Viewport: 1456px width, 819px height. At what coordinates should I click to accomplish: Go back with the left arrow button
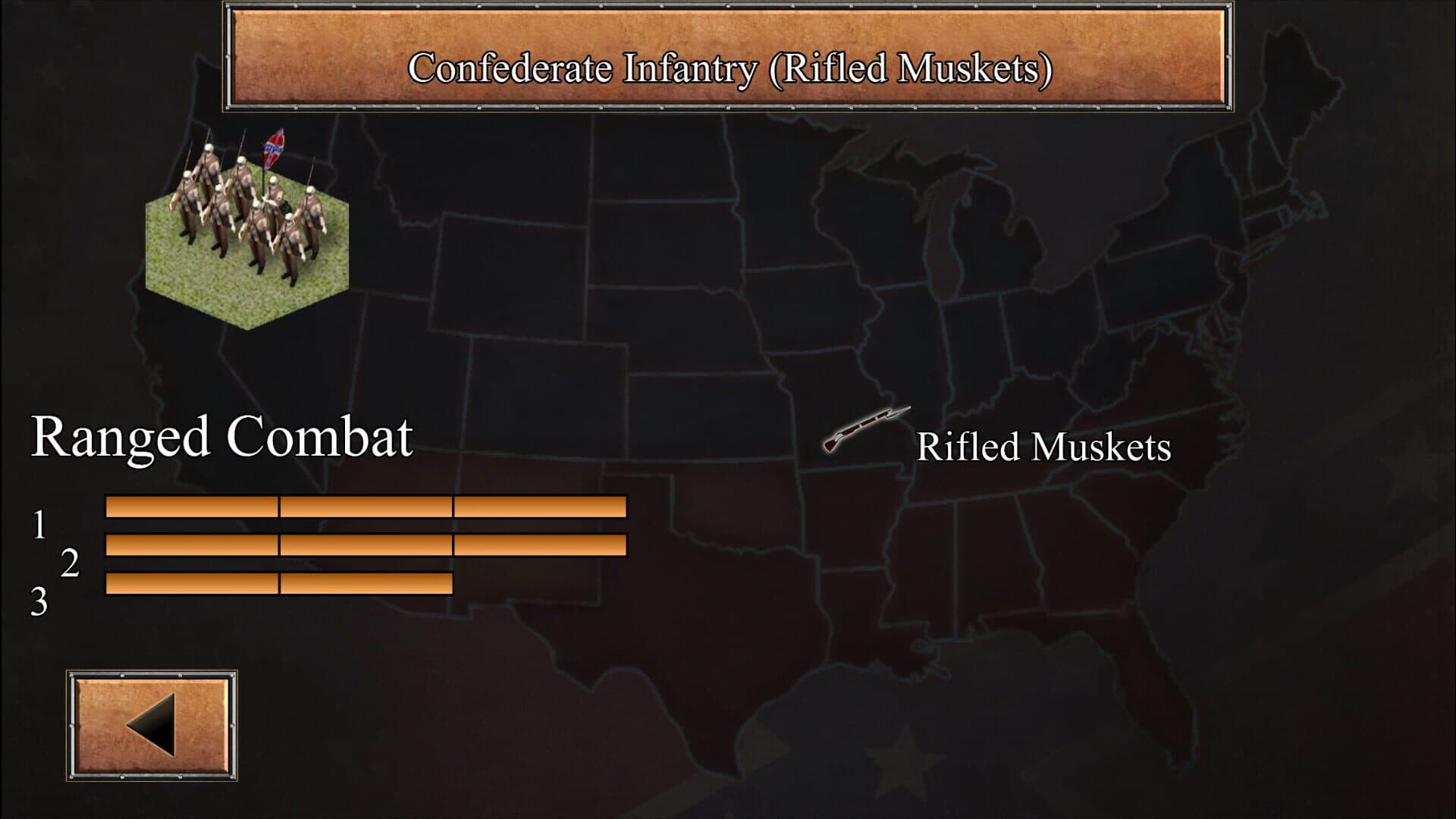point(152,725)
